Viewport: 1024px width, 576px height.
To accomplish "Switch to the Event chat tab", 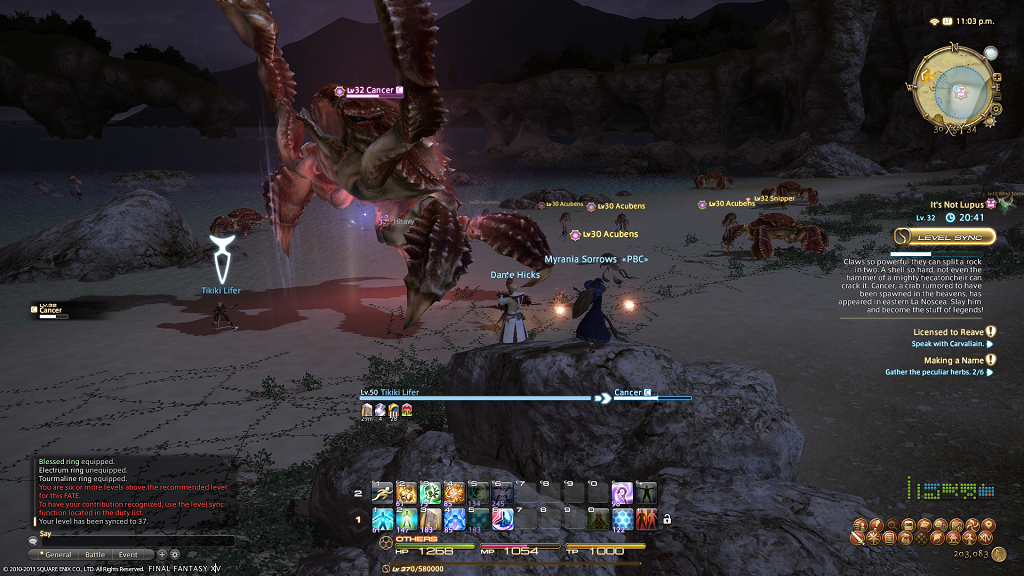I will [x=128, y=554].
